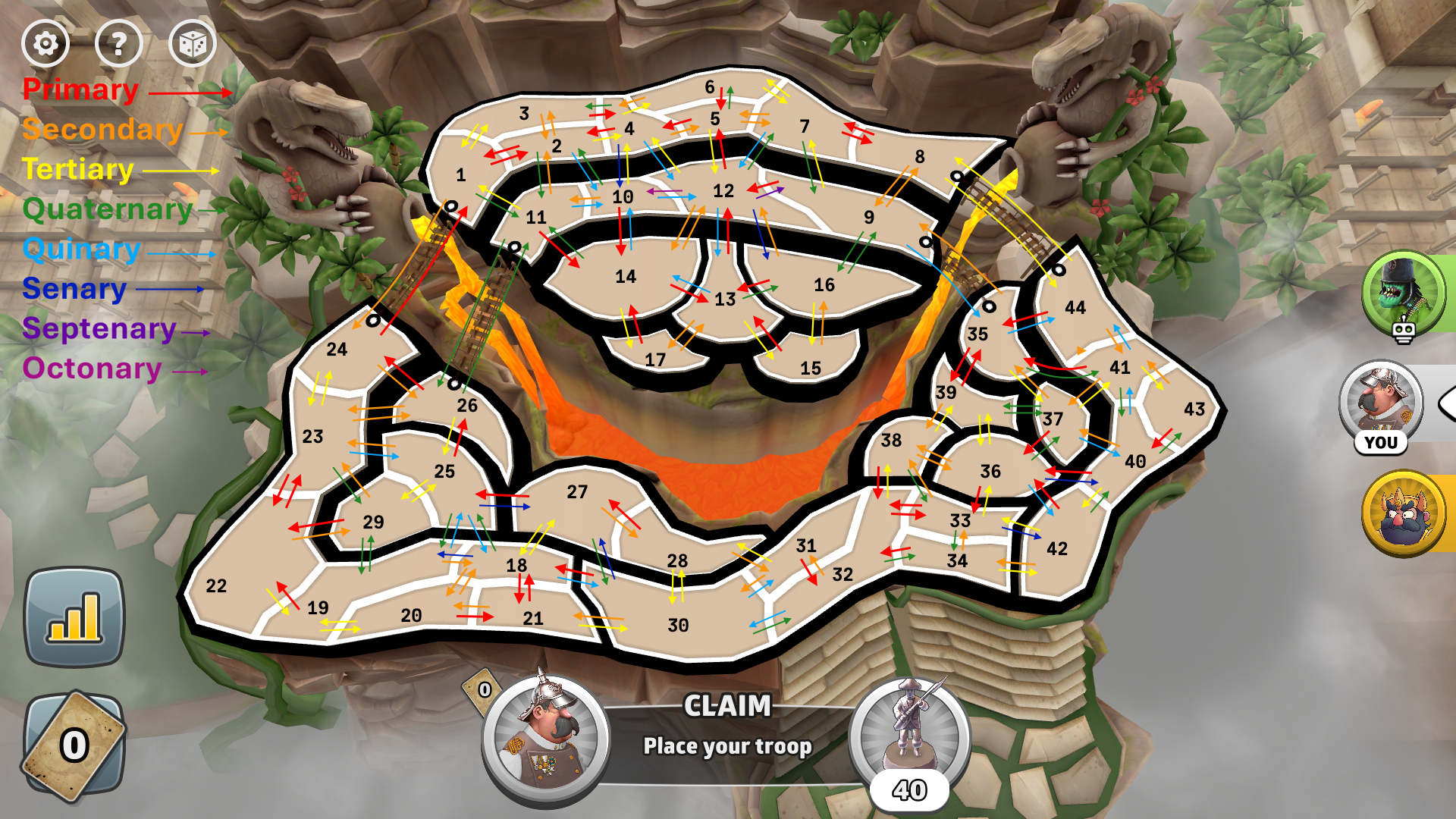Open the bar chart statistics panel

(x=74, y=617)
